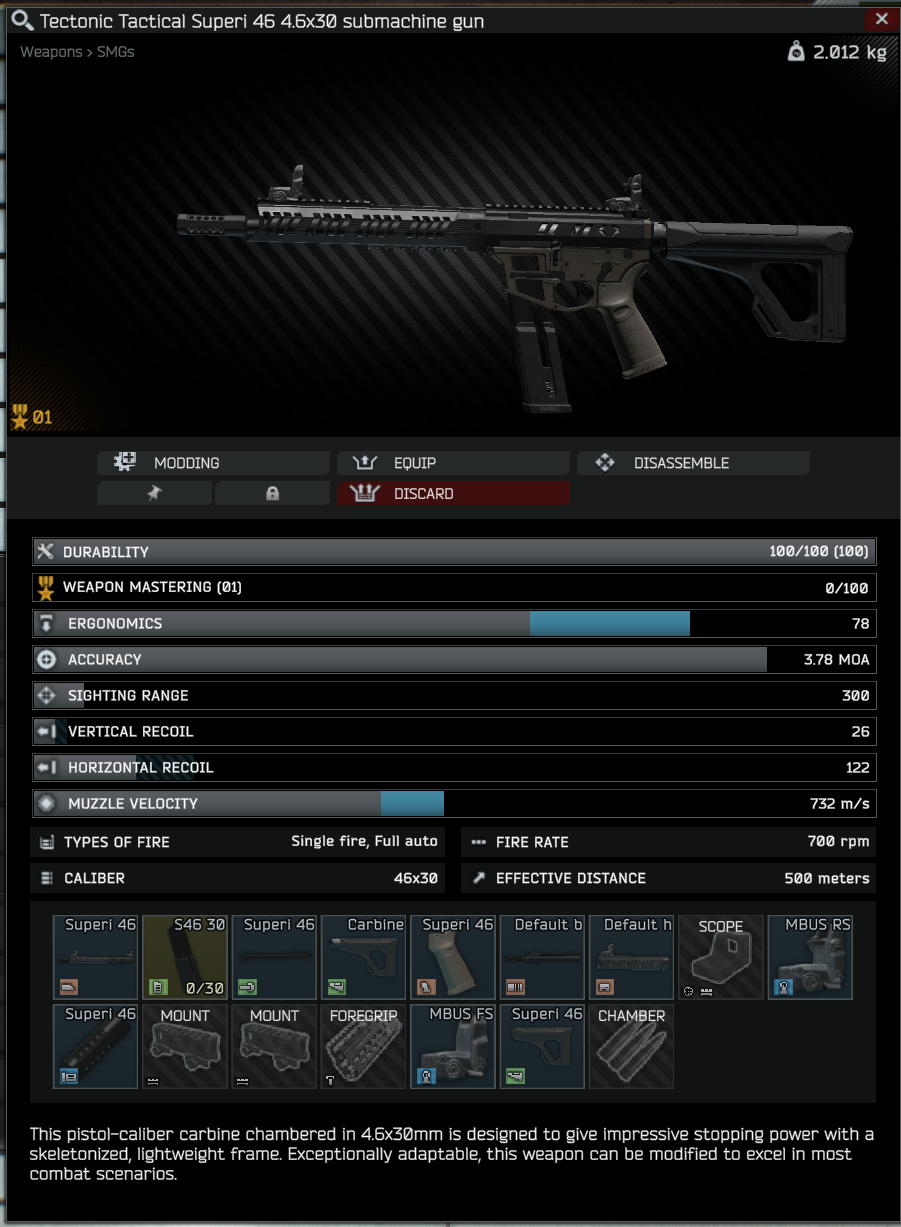Select the MBUS RS rear sight slot
Screen dimensions: 901x1227
(x=810, y=957)
